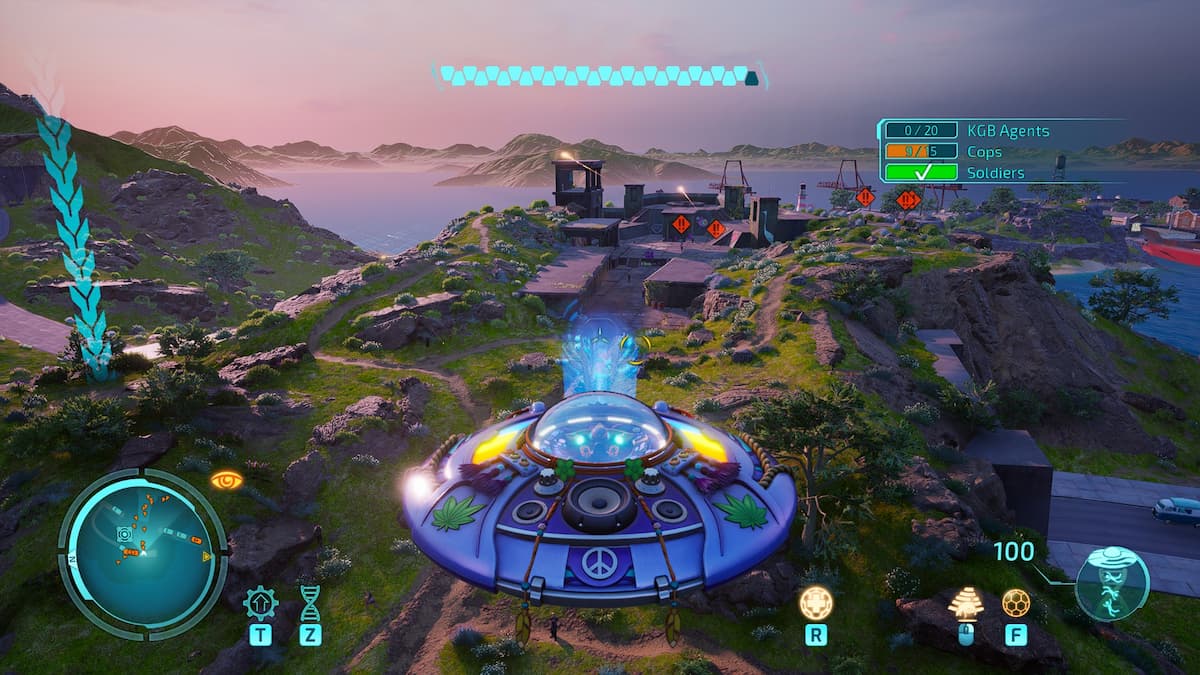Image resolution: width=1200 pixels, height=675 pixels.
Task: Activate the glowing cross repair ability icon
Action: click(816, 602)
